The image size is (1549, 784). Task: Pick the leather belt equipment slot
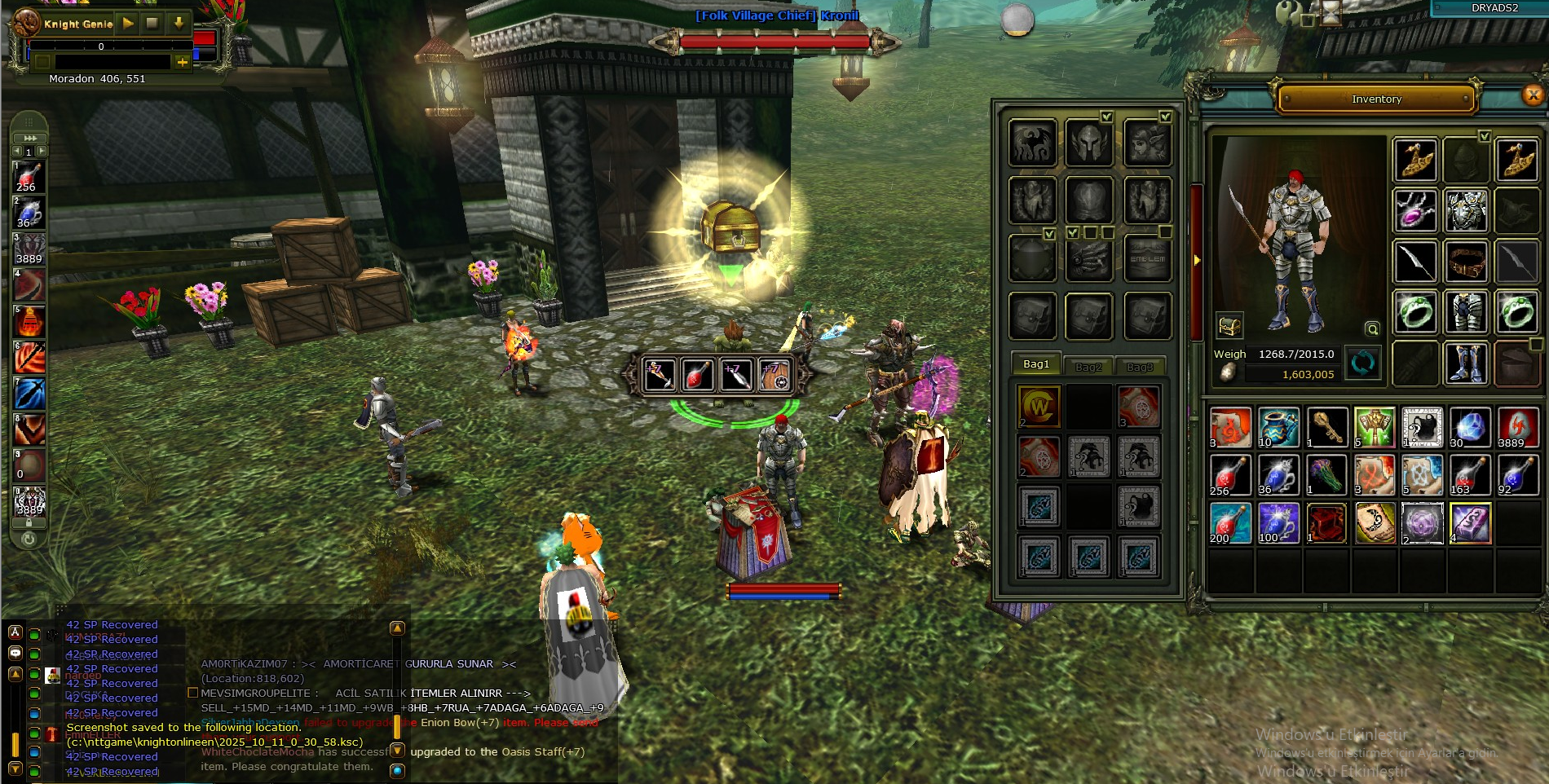1466,262
